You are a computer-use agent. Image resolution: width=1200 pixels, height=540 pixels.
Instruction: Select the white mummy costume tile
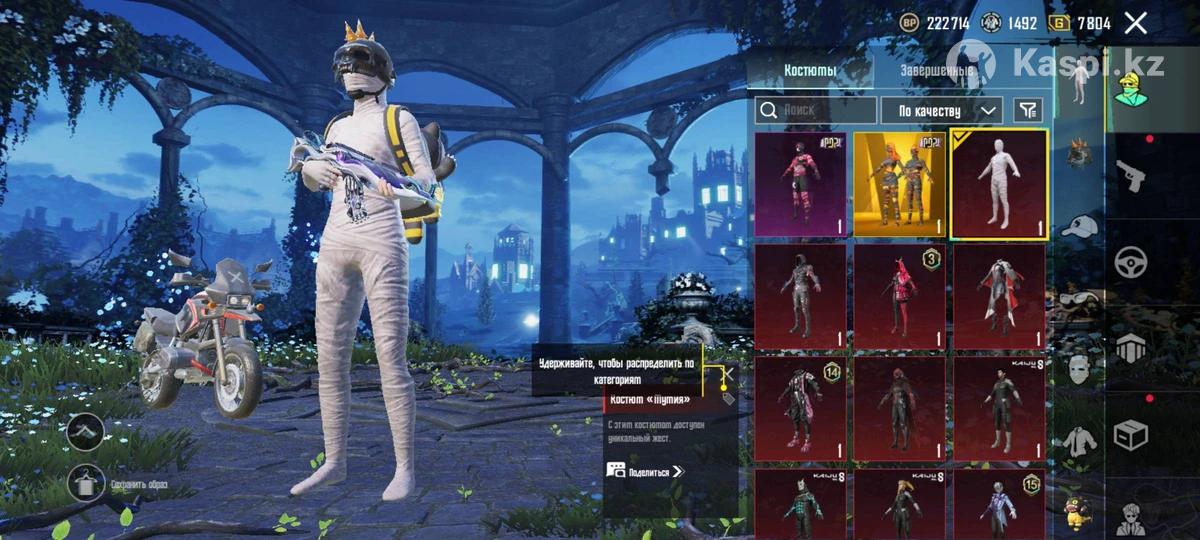(x=999, y=184)
